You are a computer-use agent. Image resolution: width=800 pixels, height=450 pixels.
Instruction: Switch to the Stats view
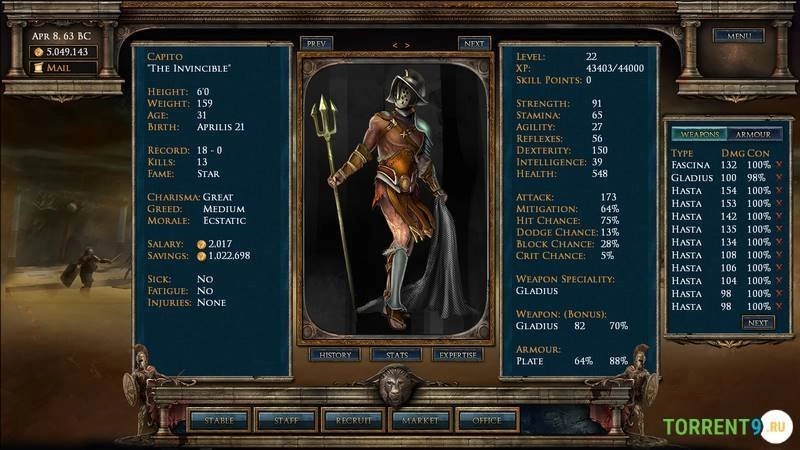(396, 355)
